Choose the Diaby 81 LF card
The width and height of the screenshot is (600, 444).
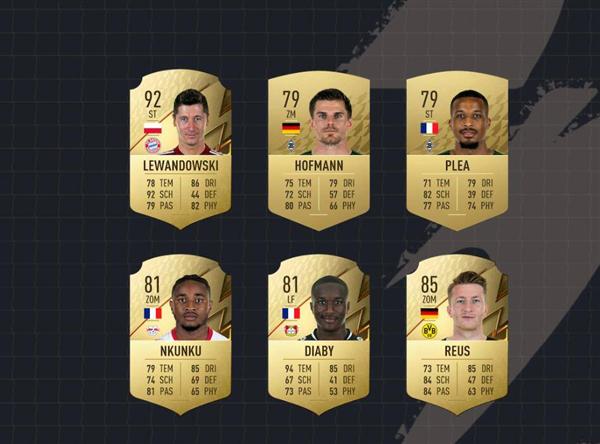click(319, 335)
